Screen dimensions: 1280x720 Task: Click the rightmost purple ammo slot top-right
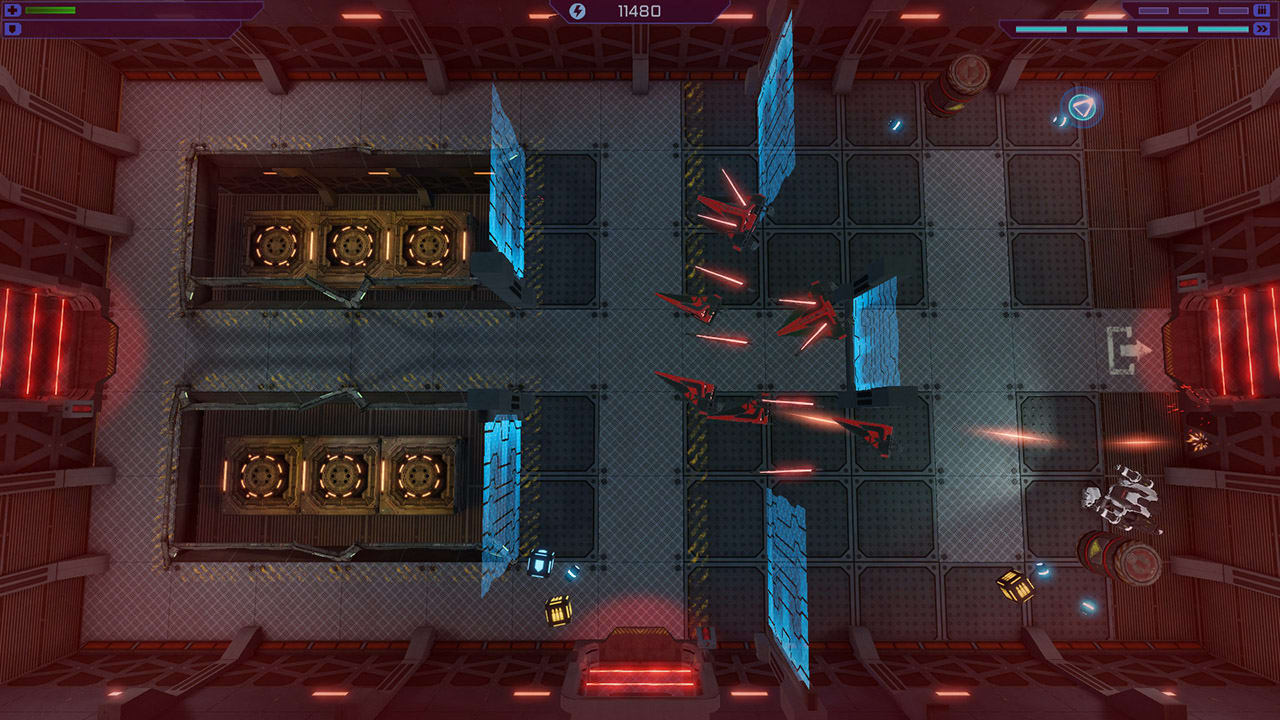pyautogui.click(x=1233, y=10)
